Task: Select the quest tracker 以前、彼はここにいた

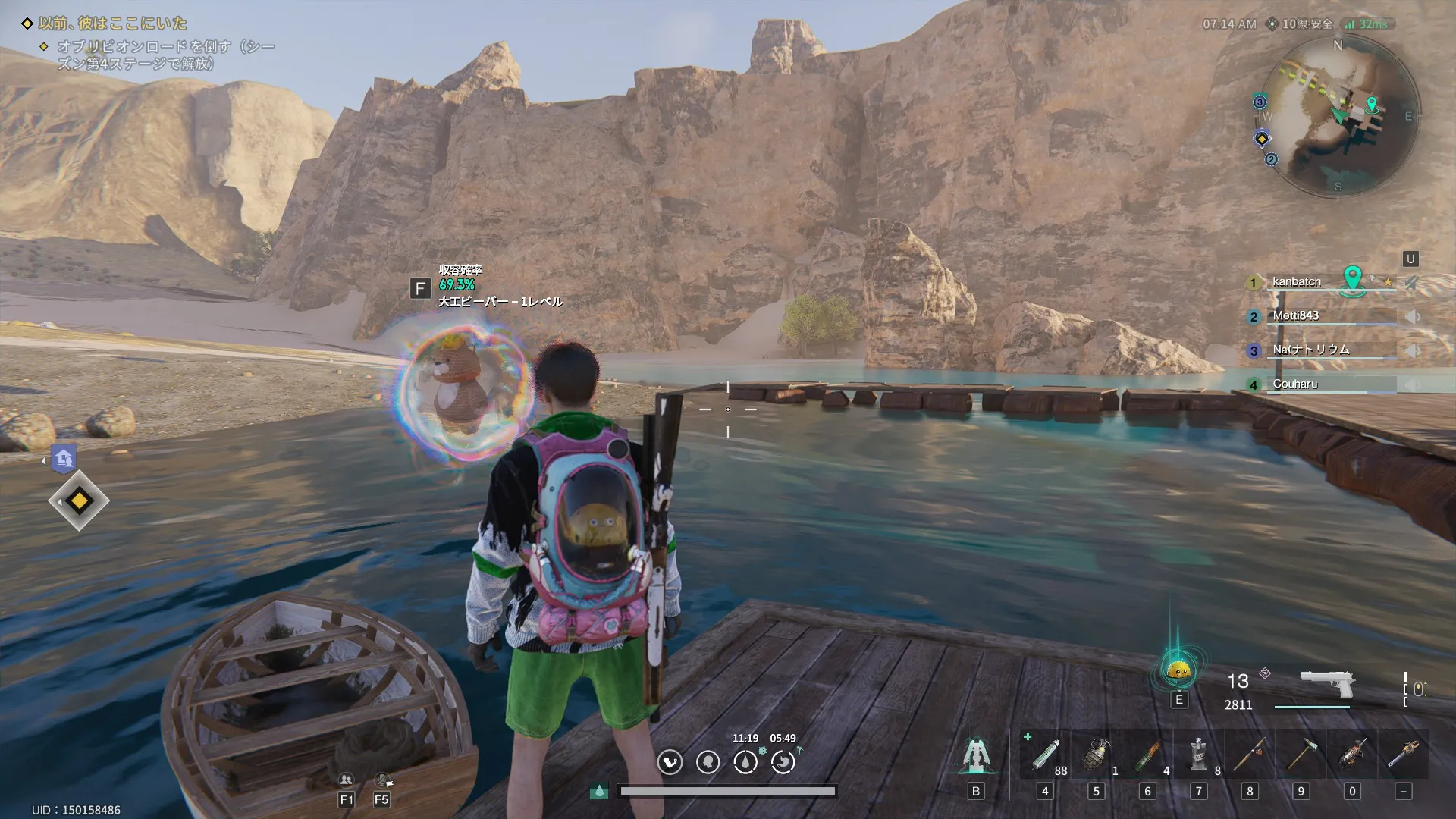Action: 112,24
